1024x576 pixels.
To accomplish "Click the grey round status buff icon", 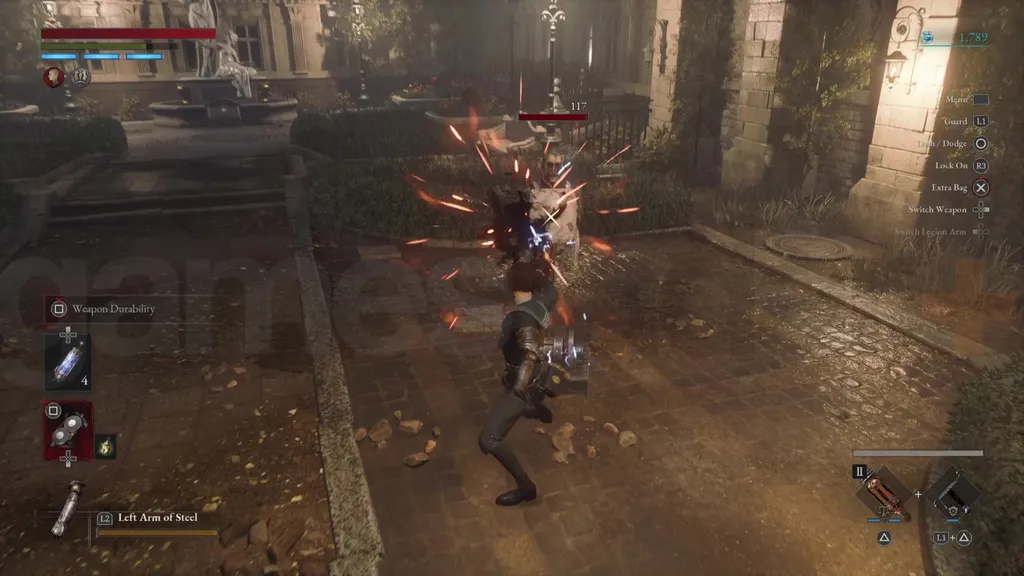I will (81, 75).
